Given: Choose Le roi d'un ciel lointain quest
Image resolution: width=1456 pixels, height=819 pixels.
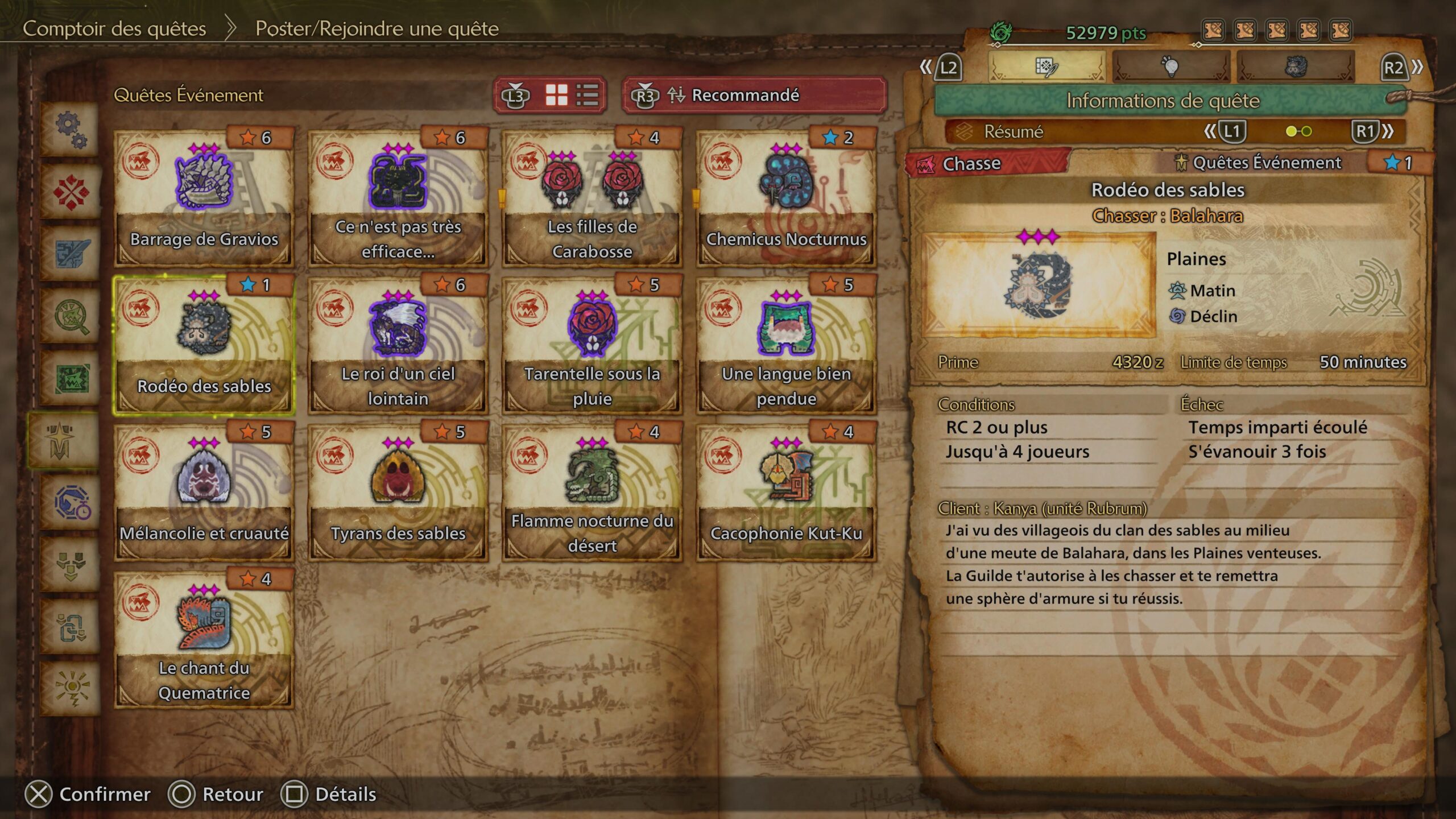Looking at the screenshot, I should point(398,345).
